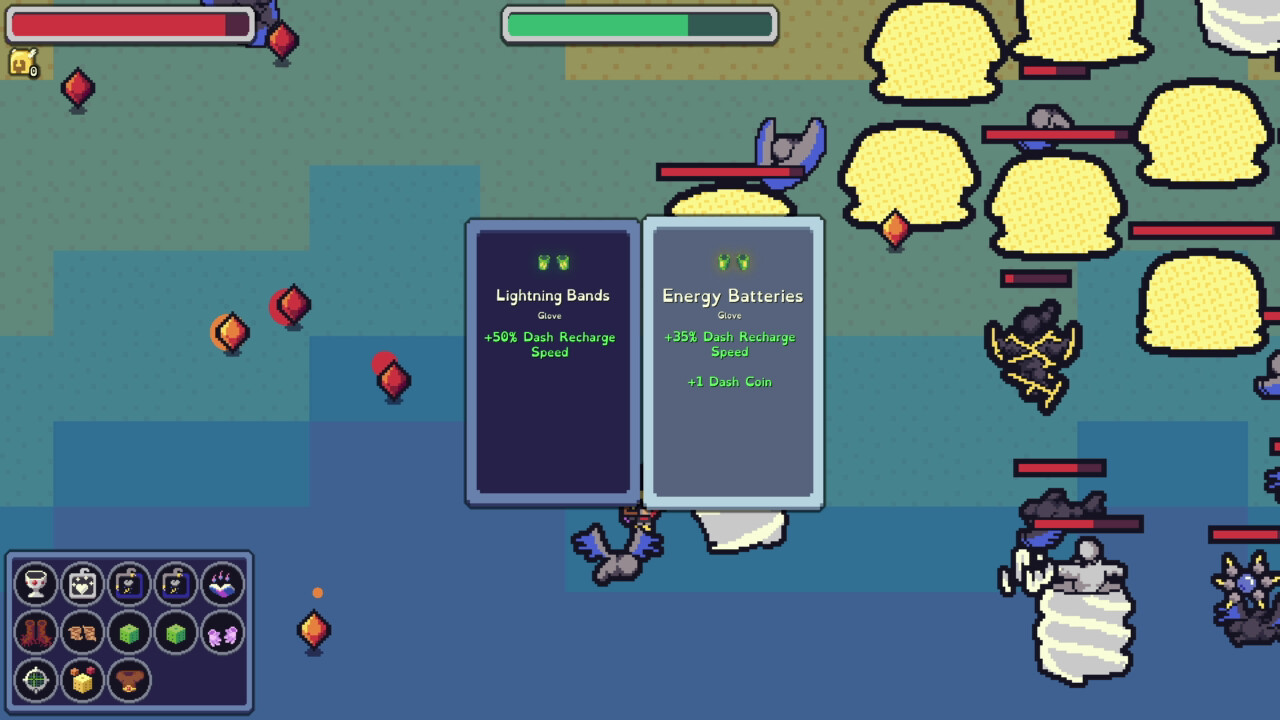Select the chalice item in the inventory
The width and height of the screenshot is (1280, 720).
[x=36, y=584]
